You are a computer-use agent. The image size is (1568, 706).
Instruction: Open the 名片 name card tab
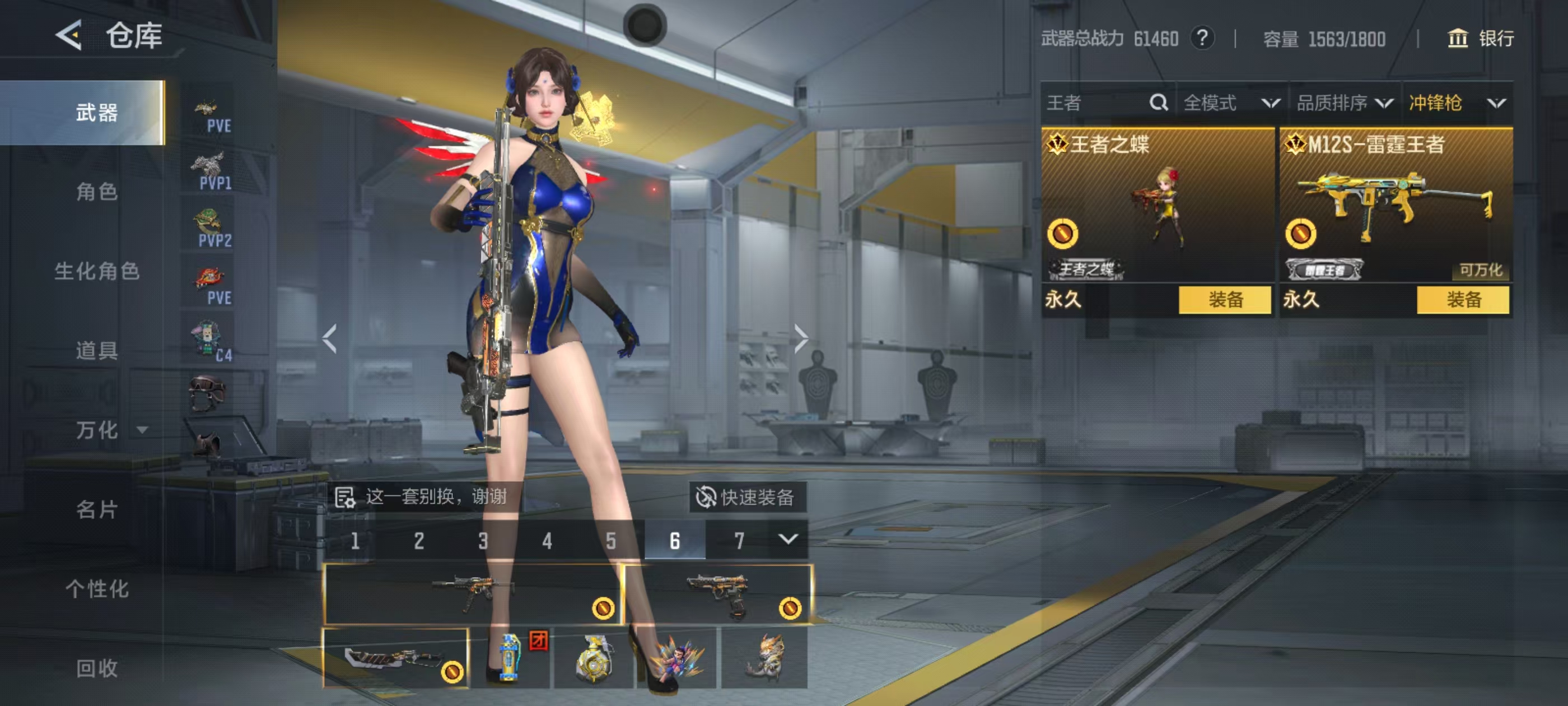96,509
